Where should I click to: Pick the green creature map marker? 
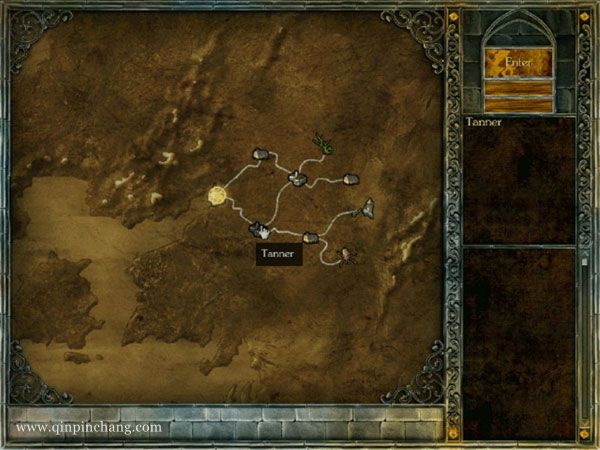tap(324, 143)
